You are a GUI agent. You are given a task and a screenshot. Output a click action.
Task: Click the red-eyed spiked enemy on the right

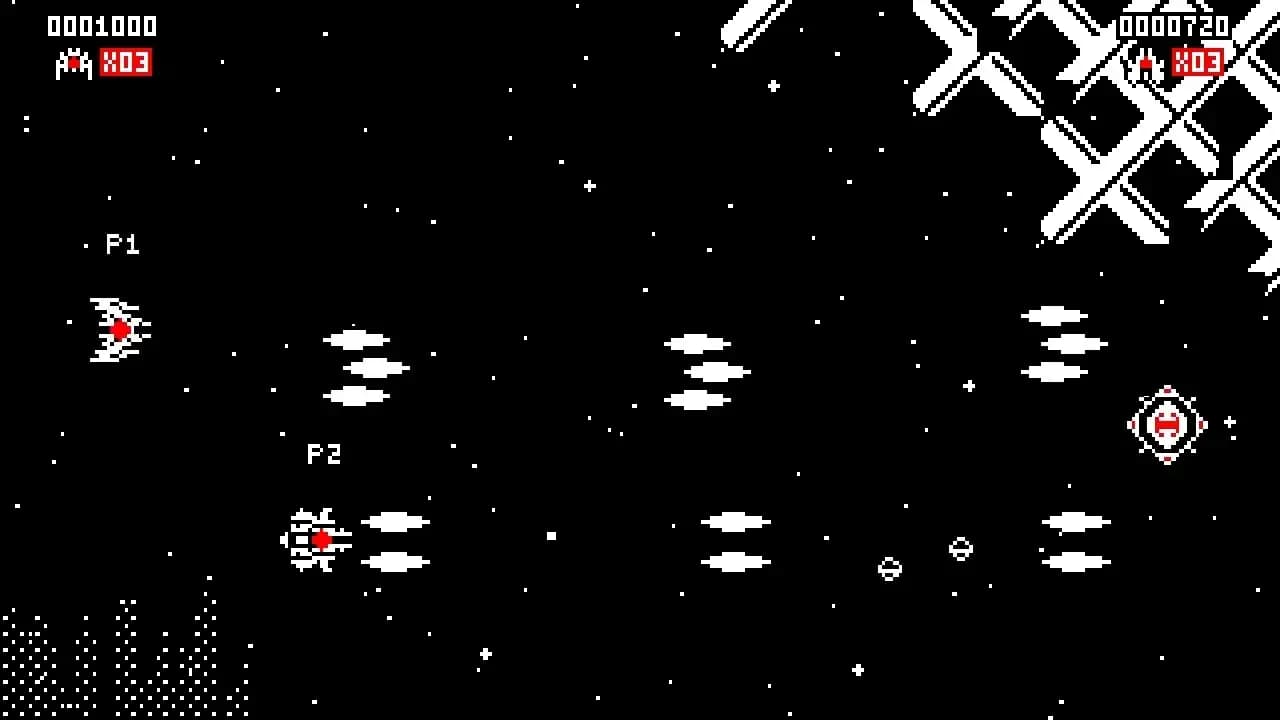(1166, 424)
